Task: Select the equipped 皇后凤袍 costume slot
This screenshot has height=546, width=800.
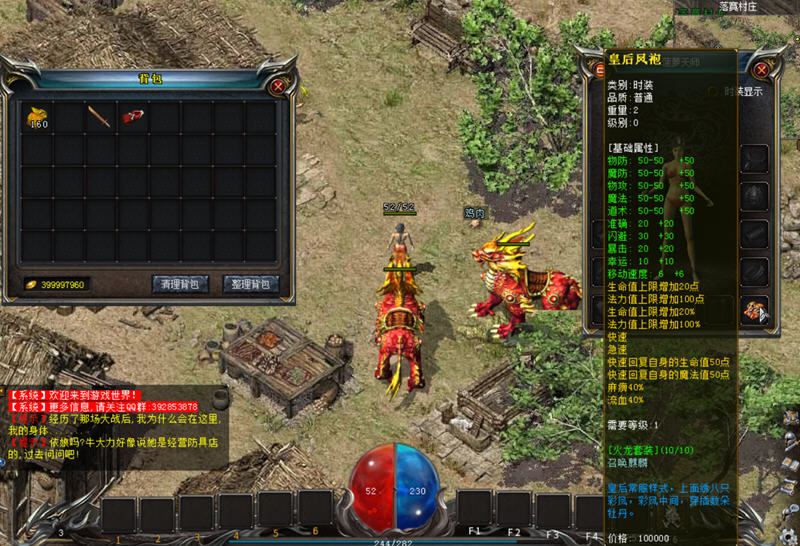Action: click(x=752, y=311)
